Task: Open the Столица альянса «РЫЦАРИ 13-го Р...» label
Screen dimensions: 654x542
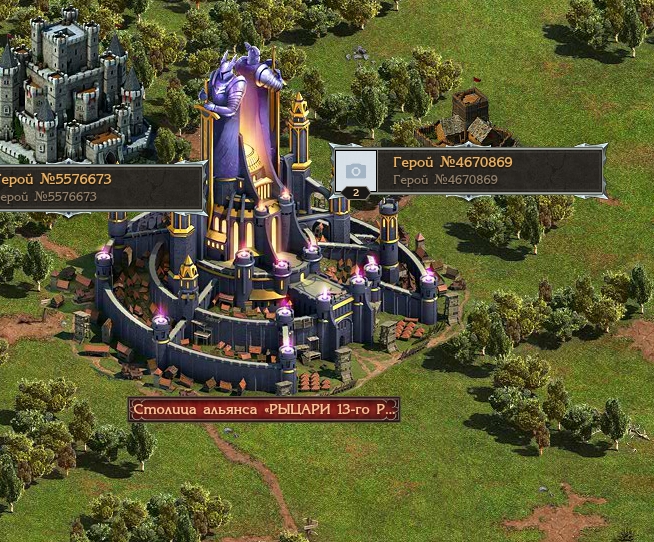Action: pyautogui.click(x=264, y=410)
